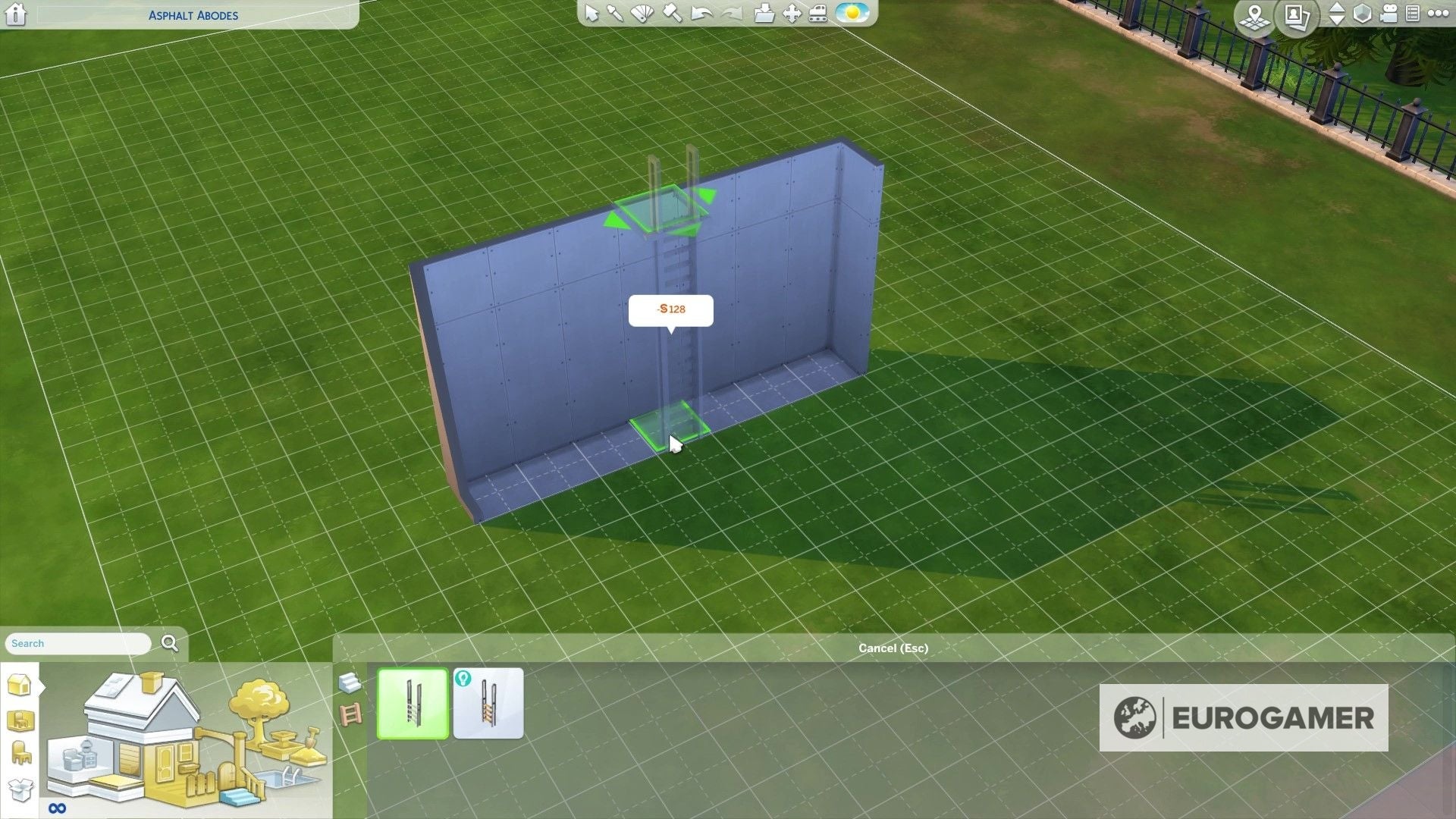The height and width of the screenshot is (819, 1456).
Task: Go up one floor level
Action: tap(1336, 8)
